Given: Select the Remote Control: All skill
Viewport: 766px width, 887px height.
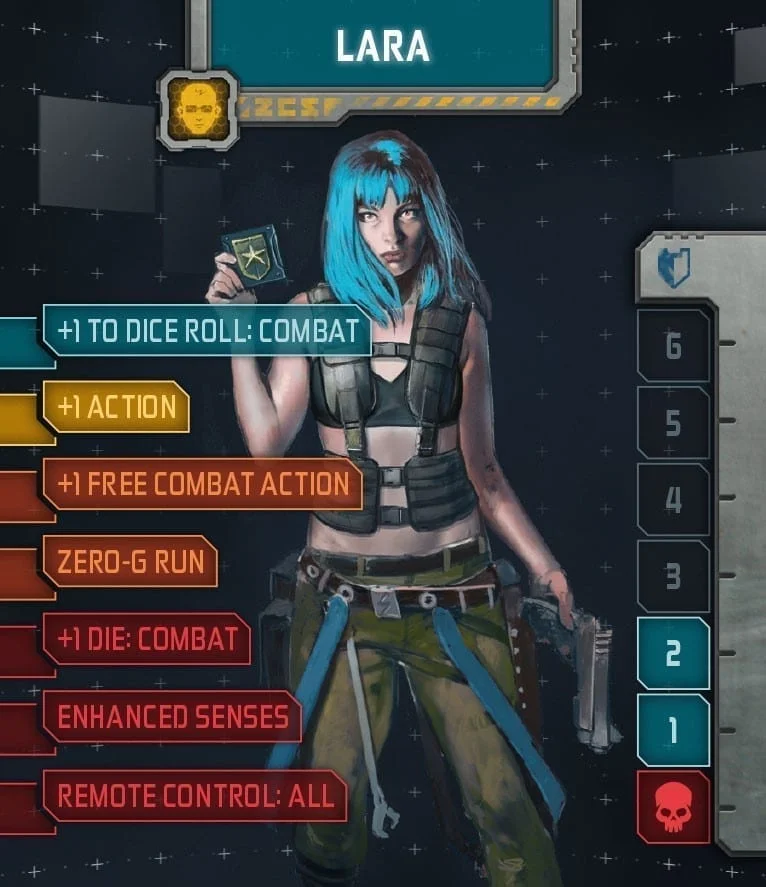Looking at the screenshot, I should [195, 795].
